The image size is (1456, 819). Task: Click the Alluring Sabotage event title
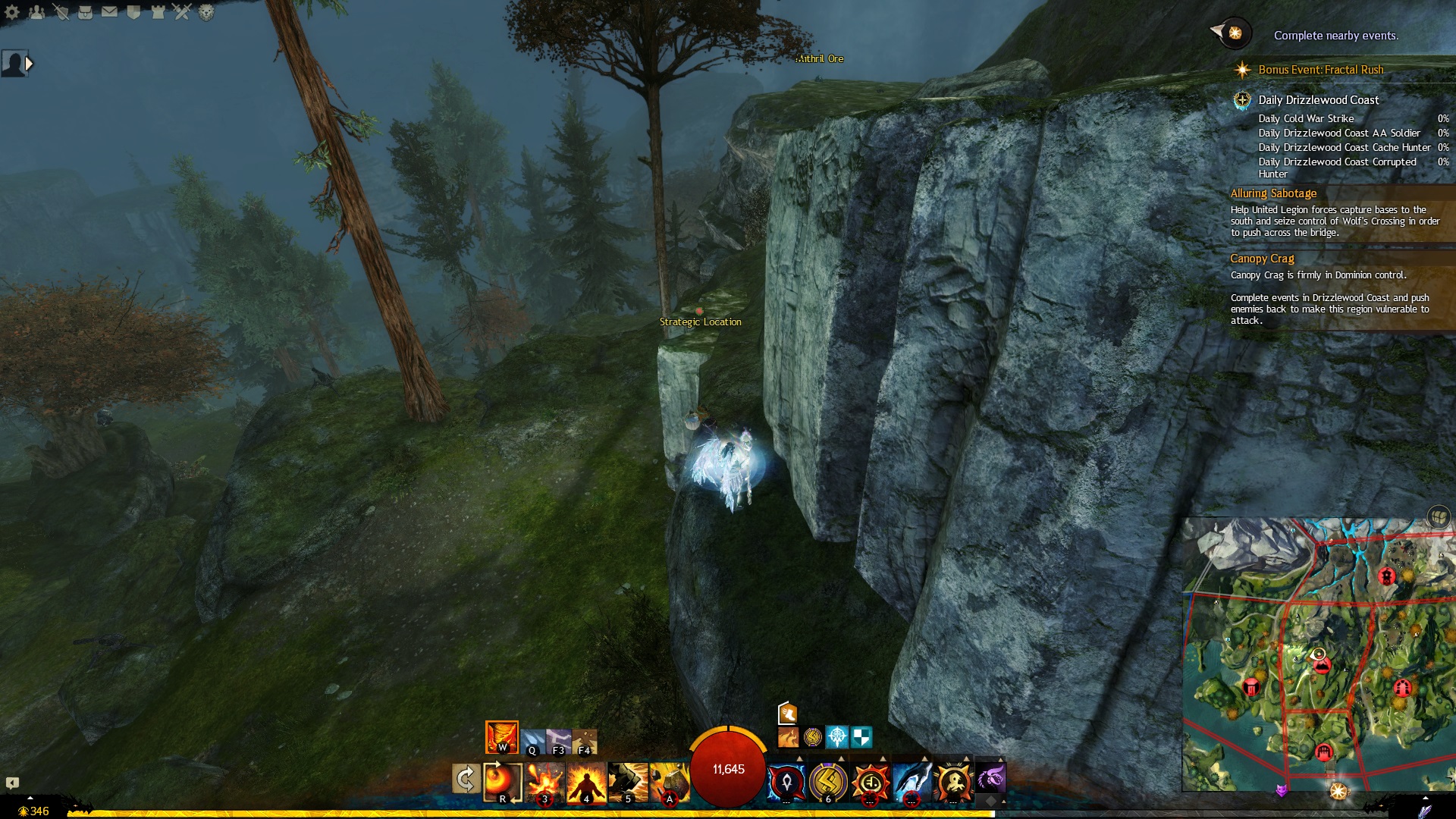point(1273,193)
